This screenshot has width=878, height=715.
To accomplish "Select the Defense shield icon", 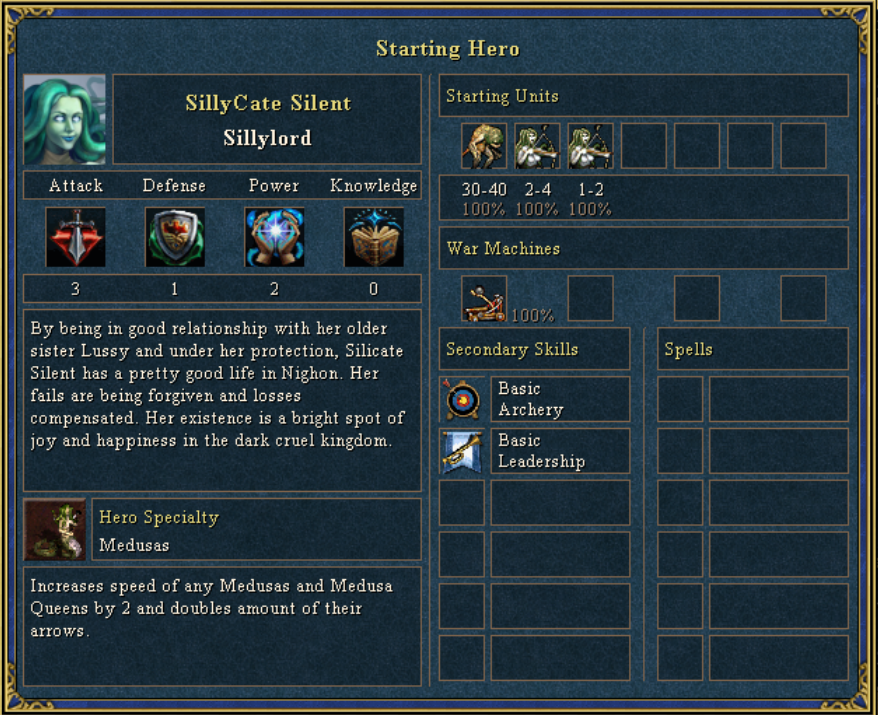I will (175, 237).
